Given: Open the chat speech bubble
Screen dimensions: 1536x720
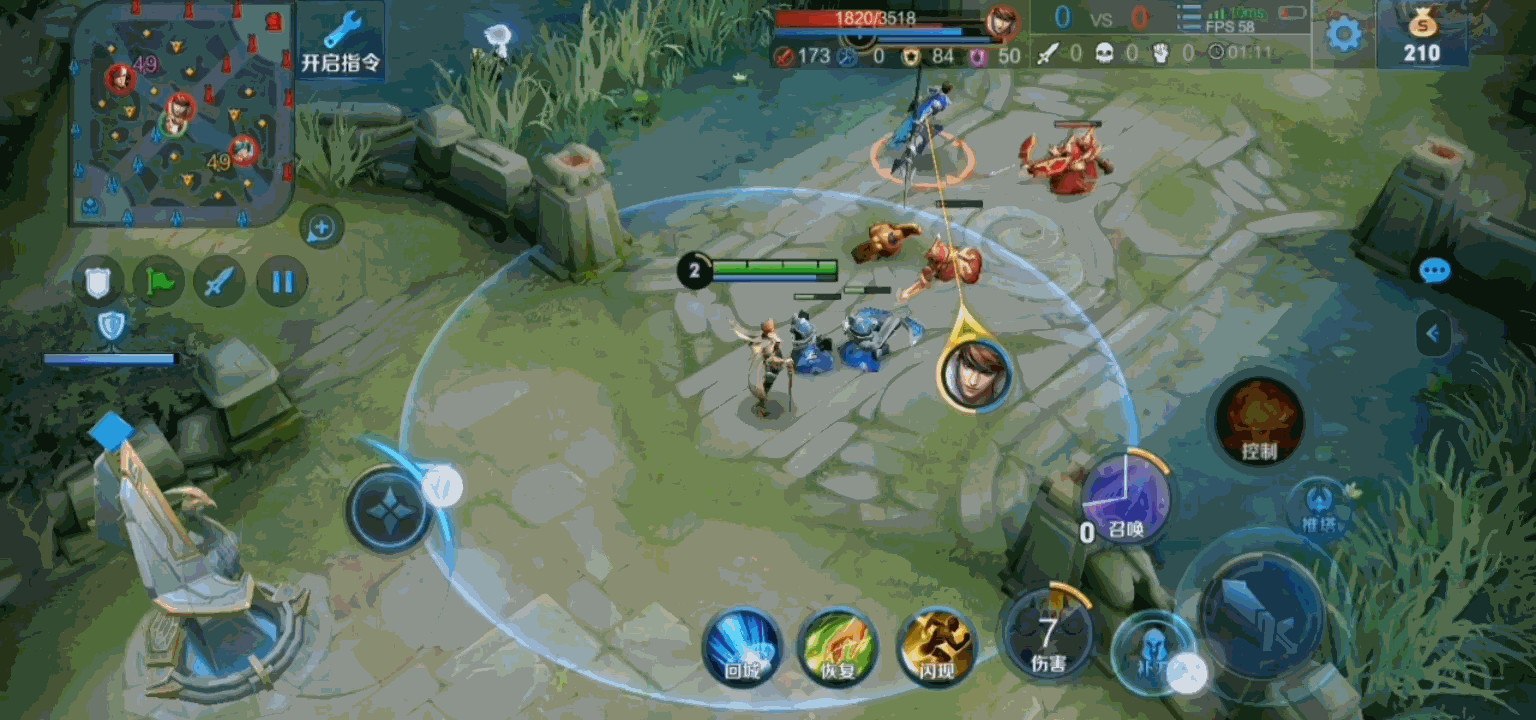Looking at the screenshot, I should [1434, 271].
